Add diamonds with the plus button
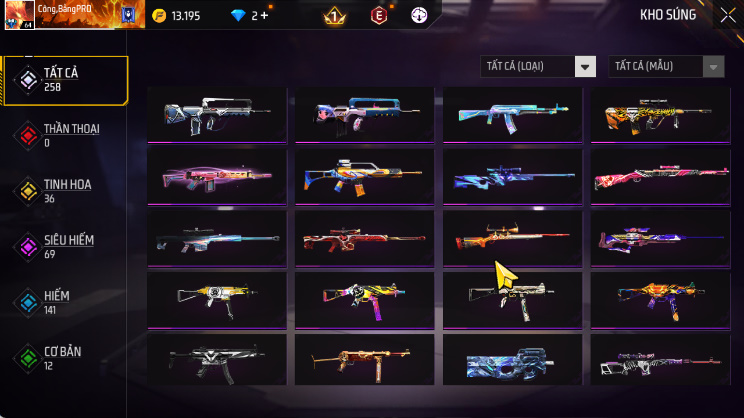The height and width of the screenshot is (418, 744). click(264, 16)
